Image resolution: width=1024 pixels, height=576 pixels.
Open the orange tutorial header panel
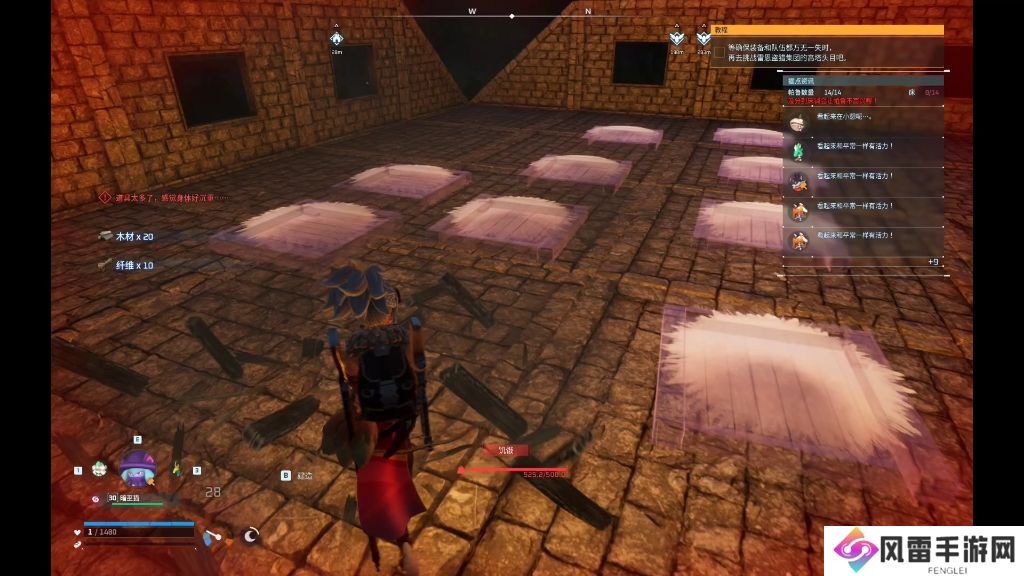828,31
